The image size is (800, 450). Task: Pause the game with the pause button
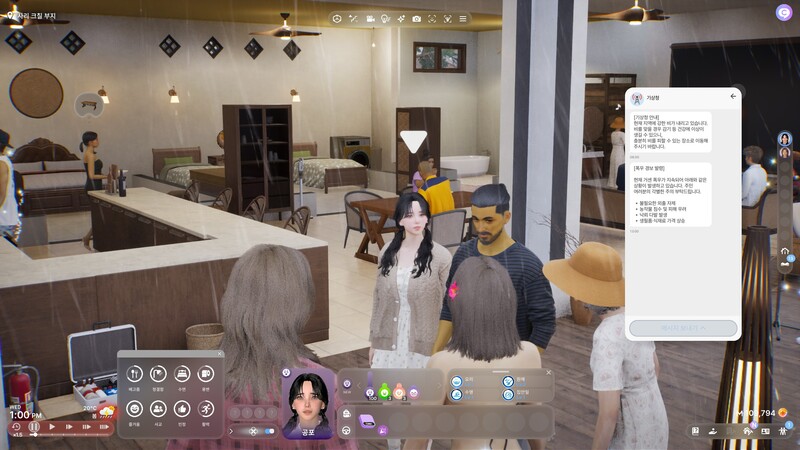coord(34,427)
